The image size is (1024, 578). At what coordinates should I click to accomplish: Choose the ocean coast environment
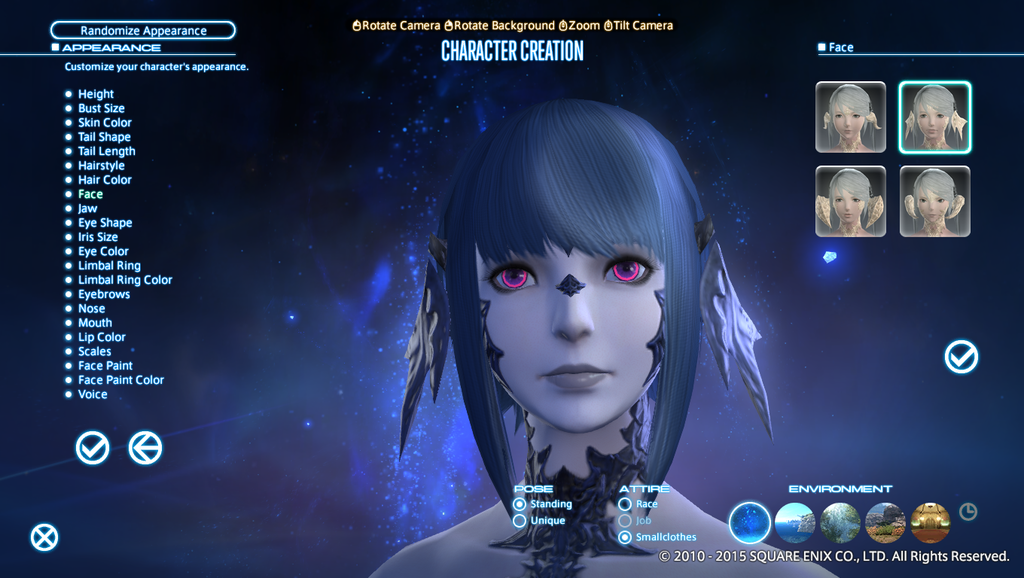pyautogui.click(x=795, y=522)
